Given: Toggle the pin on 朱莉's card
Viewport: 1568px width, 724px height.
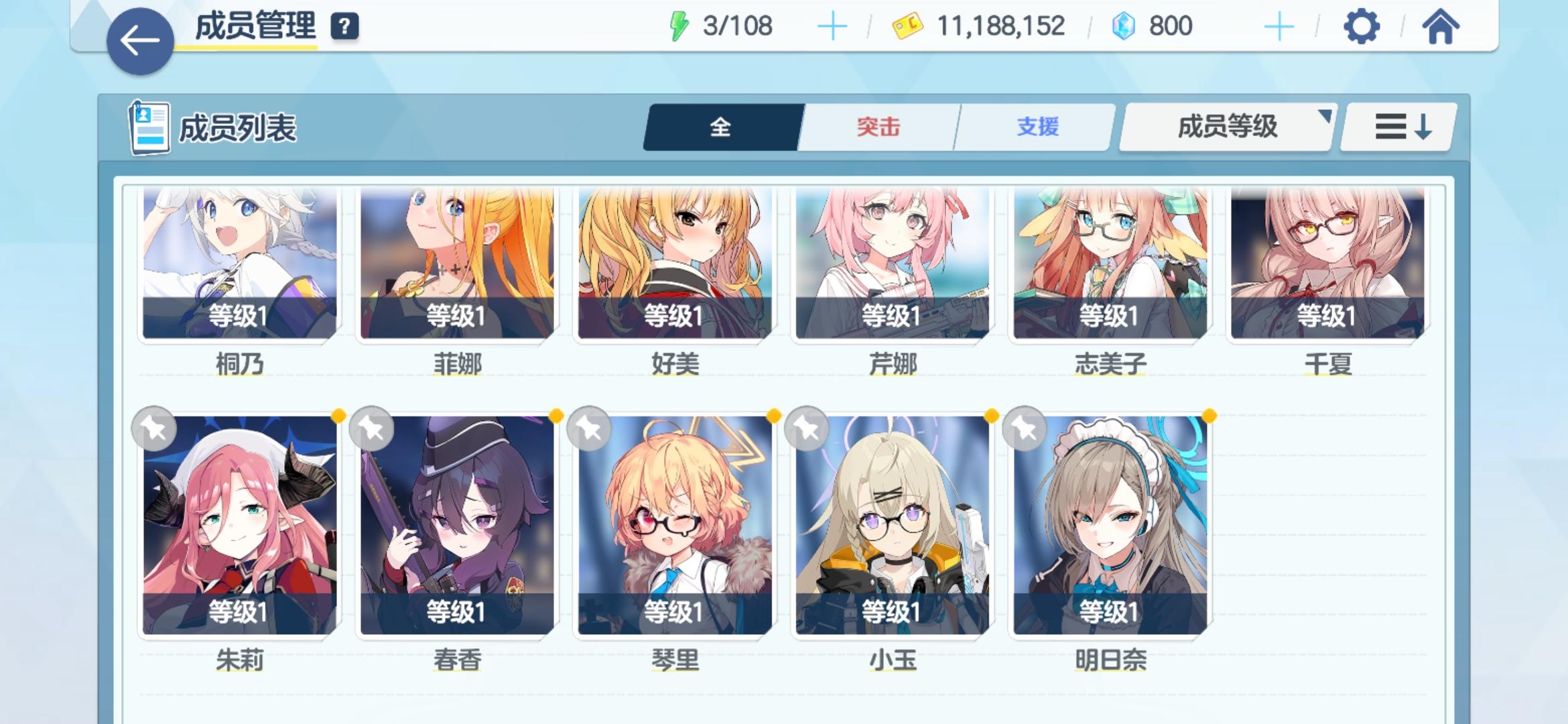Looking at the screenshot, I should (154, 428).
